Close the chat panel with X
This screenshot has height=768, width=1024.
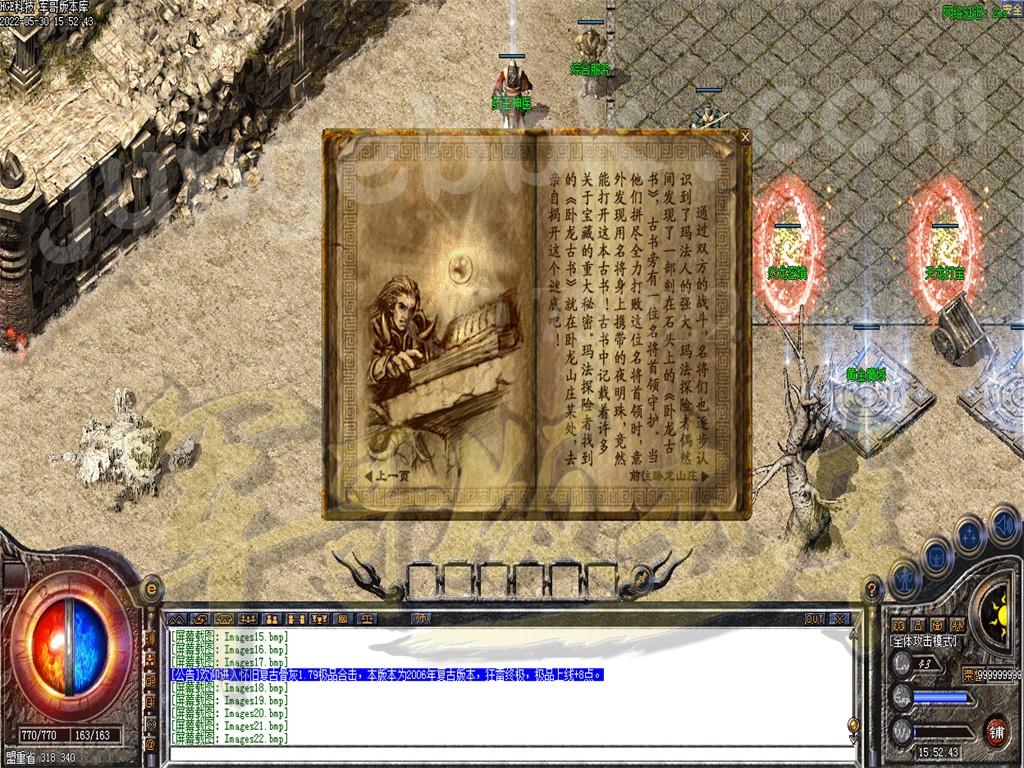point(839,619)
